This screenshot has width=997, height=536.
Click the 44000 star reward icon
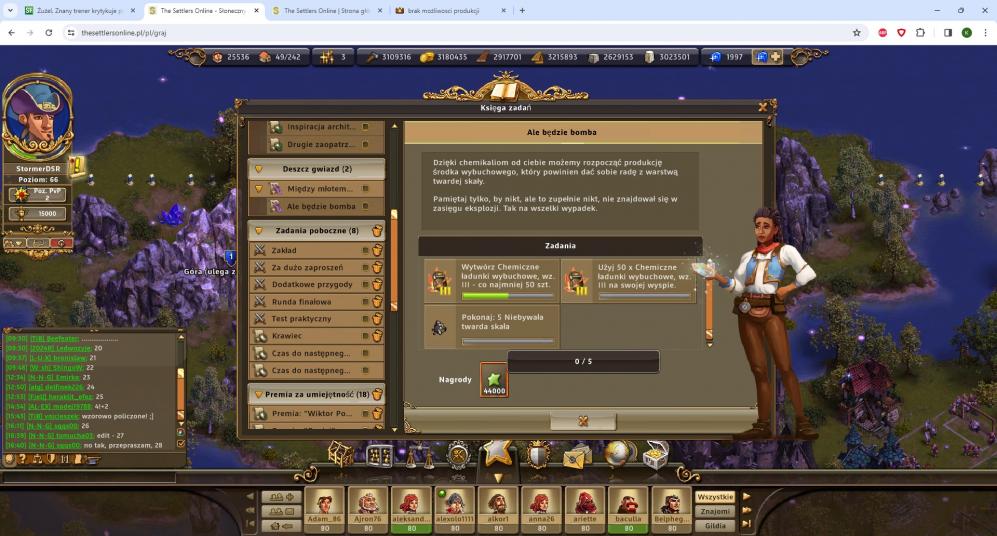pos(494,379)
